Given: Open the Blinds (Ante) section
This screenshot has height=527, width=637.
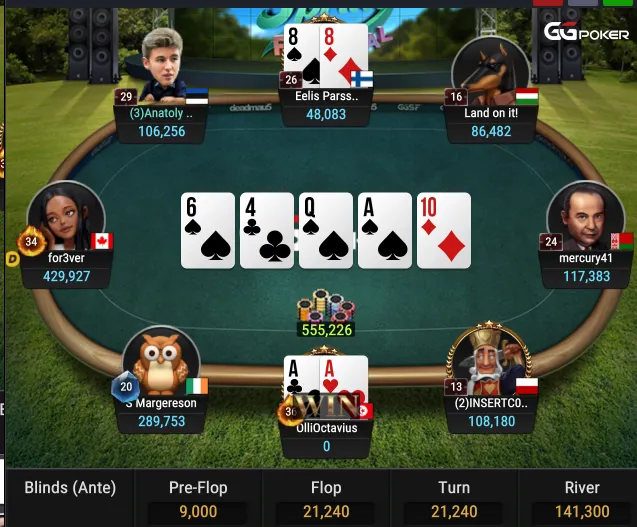Looking at the screenshot, I should pyautogui.click(x=70, y=488).
